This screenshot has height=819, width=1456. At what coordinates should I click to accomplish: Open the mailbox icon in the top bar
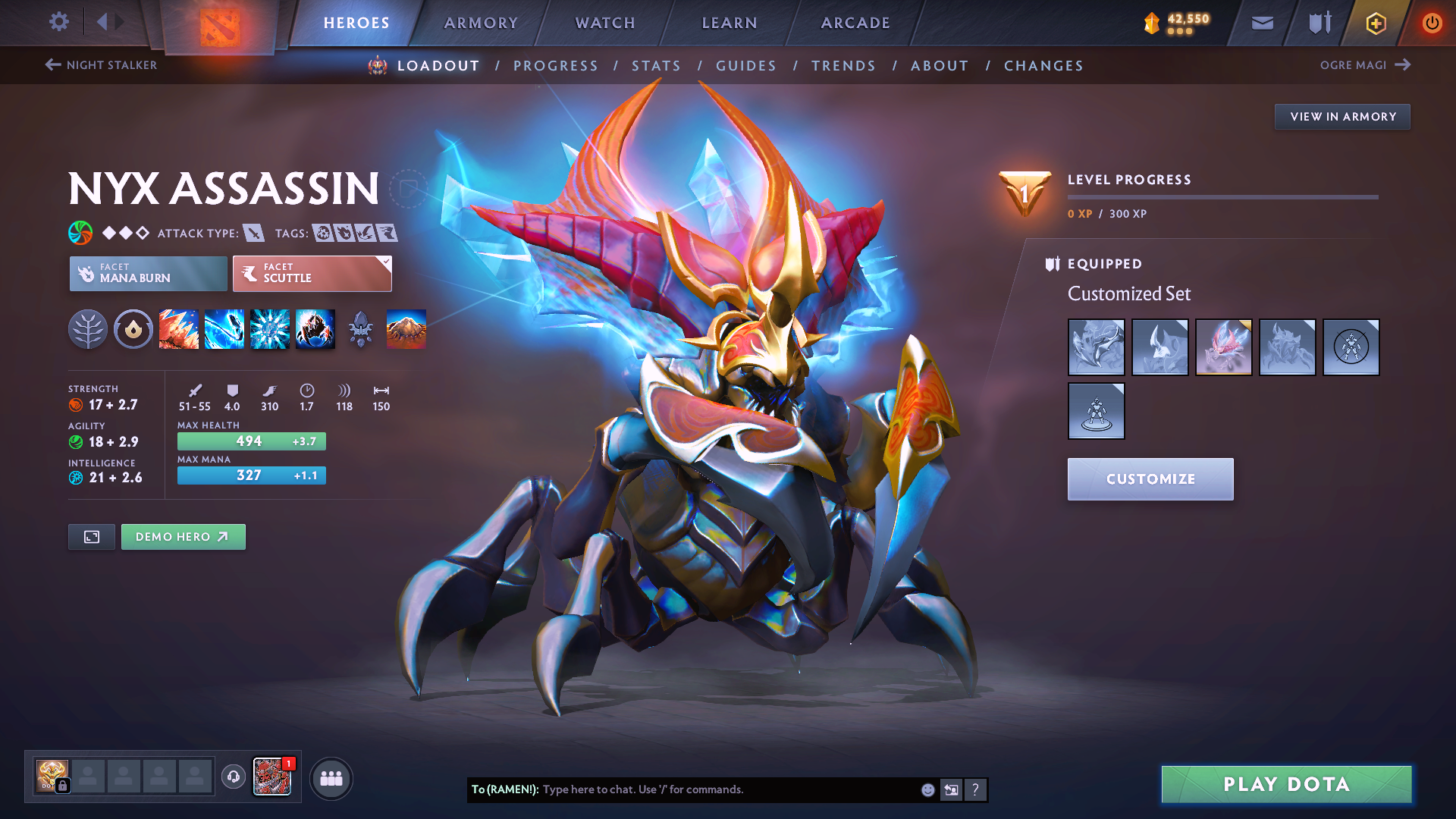1261,23
